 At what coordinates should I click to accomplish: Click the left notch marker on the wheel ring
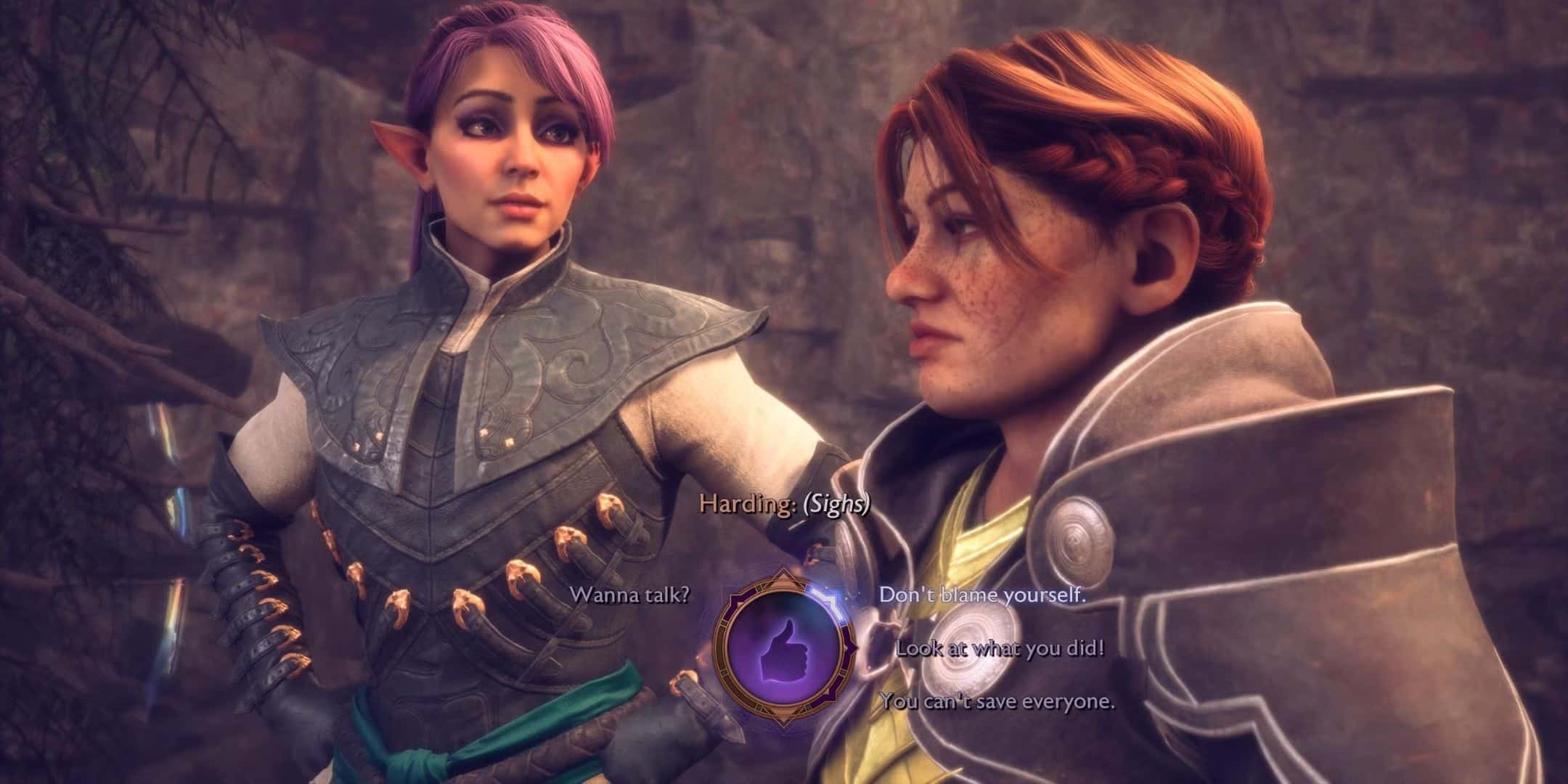click(724, 624)
